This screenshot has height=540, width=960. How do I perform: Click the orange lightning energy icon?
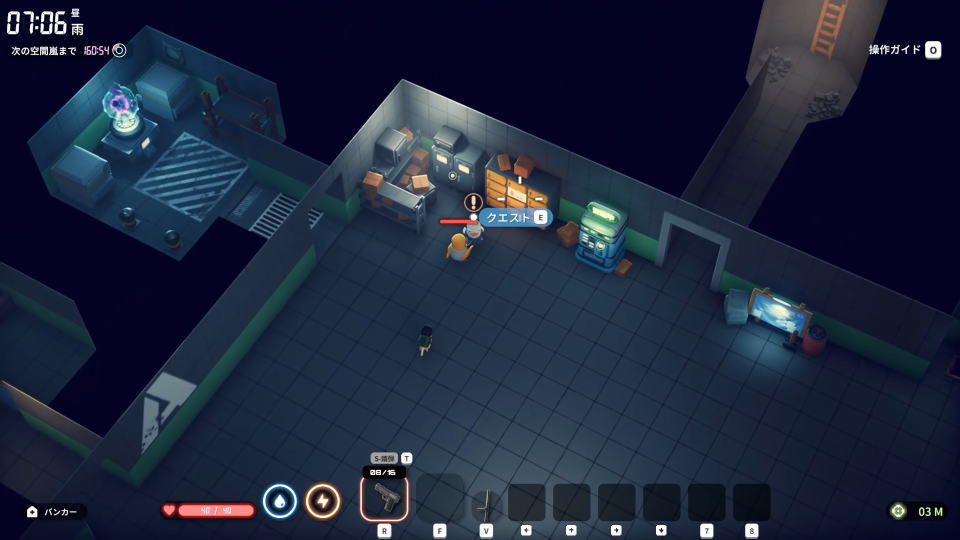[x=322, y=500]
